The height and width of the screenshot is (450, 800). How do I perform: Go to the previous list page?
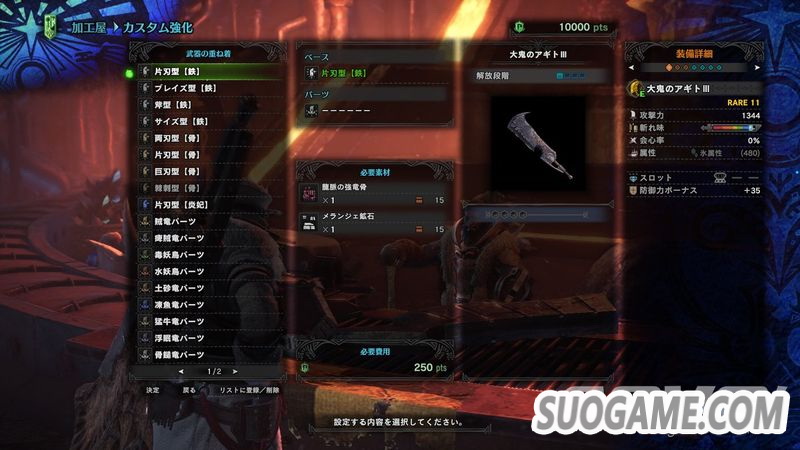[x=180, y=371]
